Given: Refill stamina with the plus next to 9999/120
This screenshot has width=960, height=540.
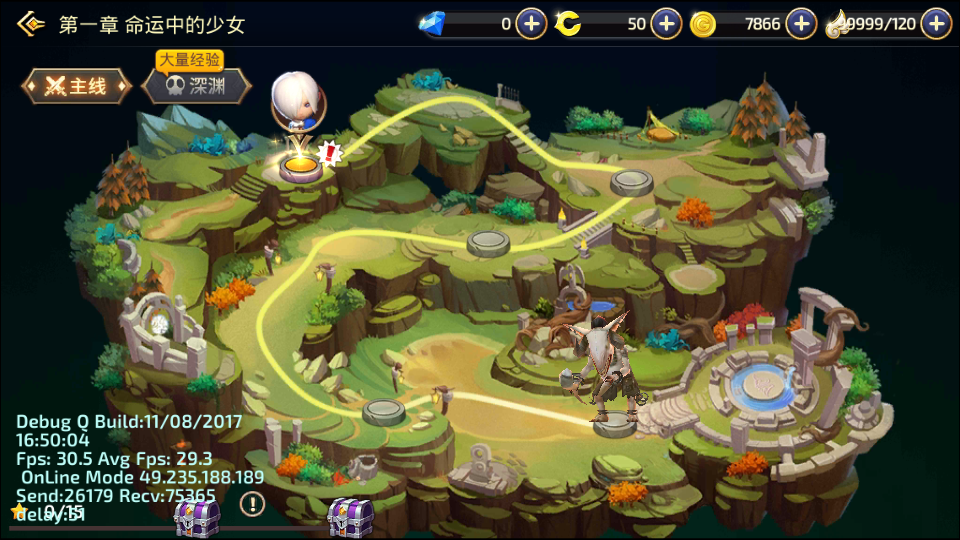Looking at the screenshot, I should [x=936, y=24].
